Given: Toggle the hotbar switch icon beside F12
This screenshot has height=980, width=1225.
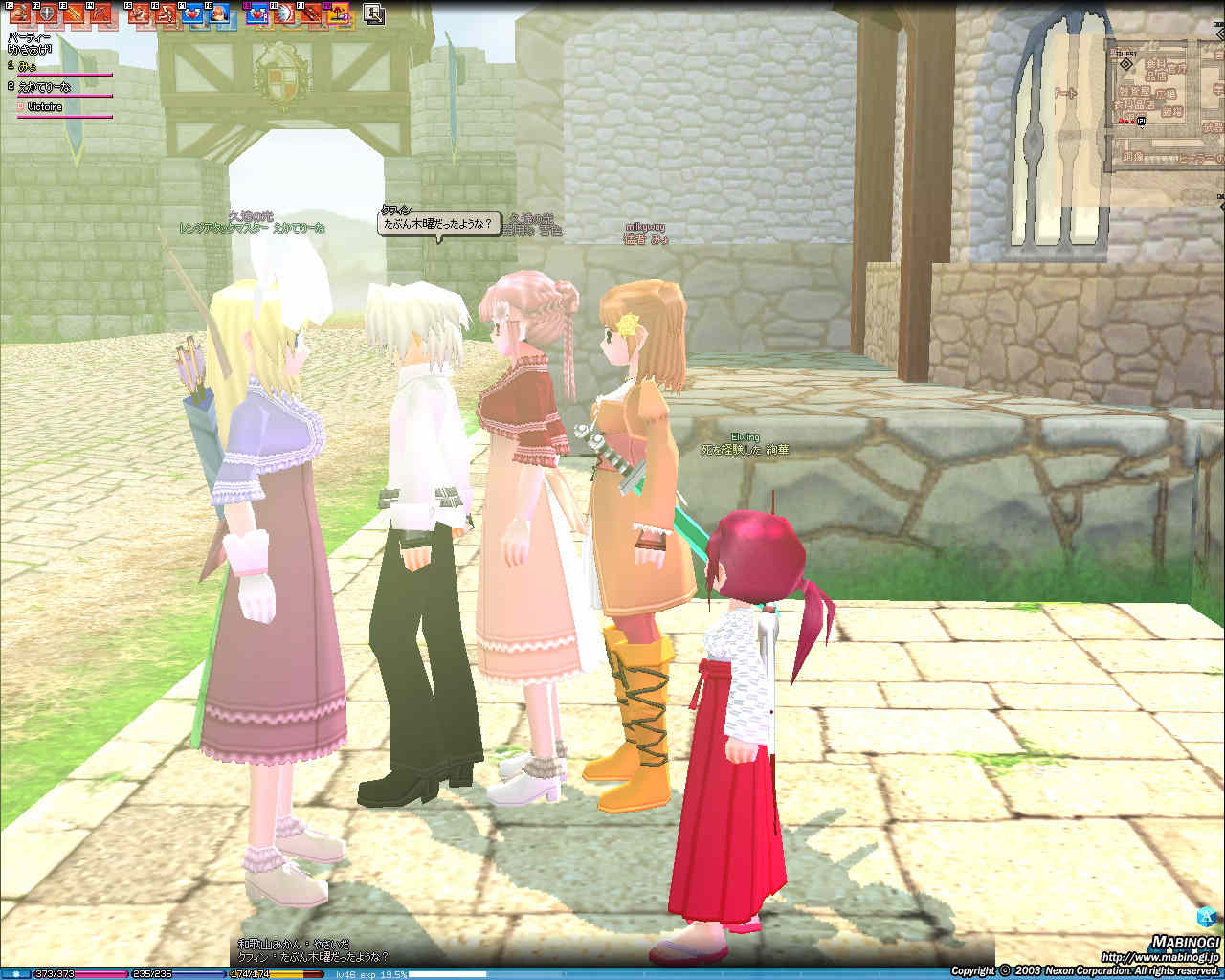Looking at the screenshot, I should (x=373, y=14).
